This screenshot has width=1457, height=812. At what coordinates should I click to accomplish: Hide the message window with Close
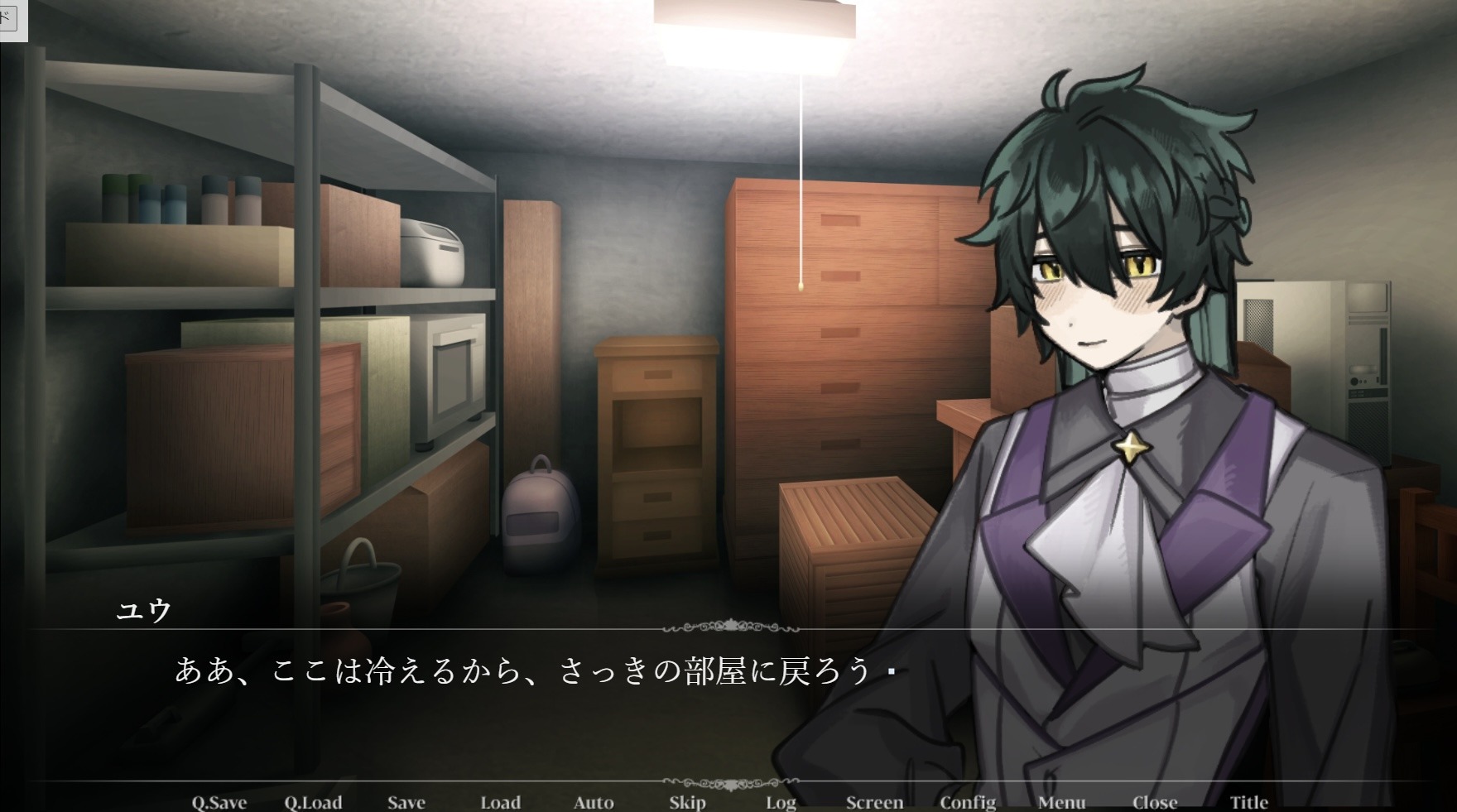click(1155, 802)
